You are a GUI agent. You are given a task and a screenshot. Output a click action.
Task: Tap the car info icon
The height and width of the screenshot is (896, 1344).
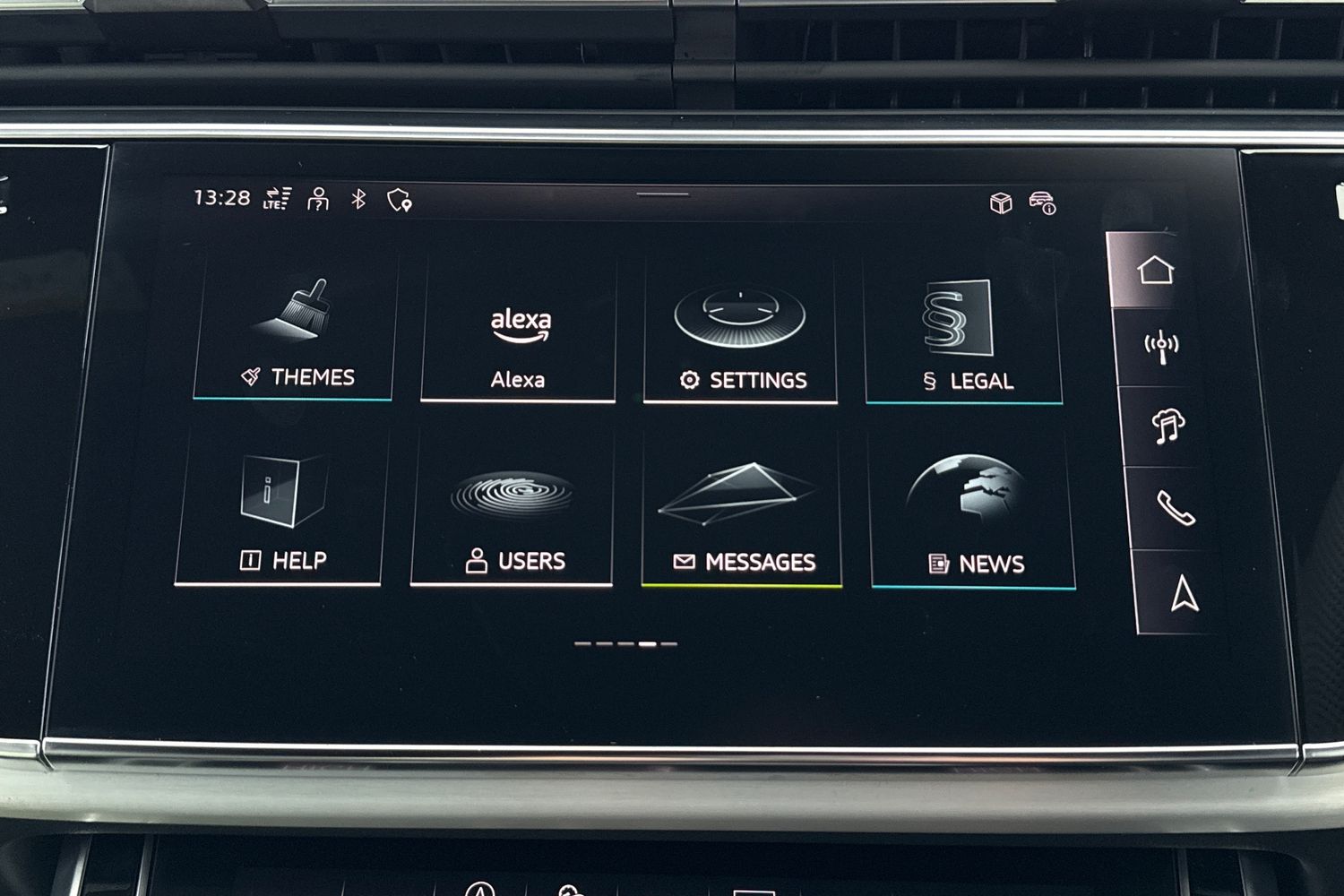pos(1043,202)
